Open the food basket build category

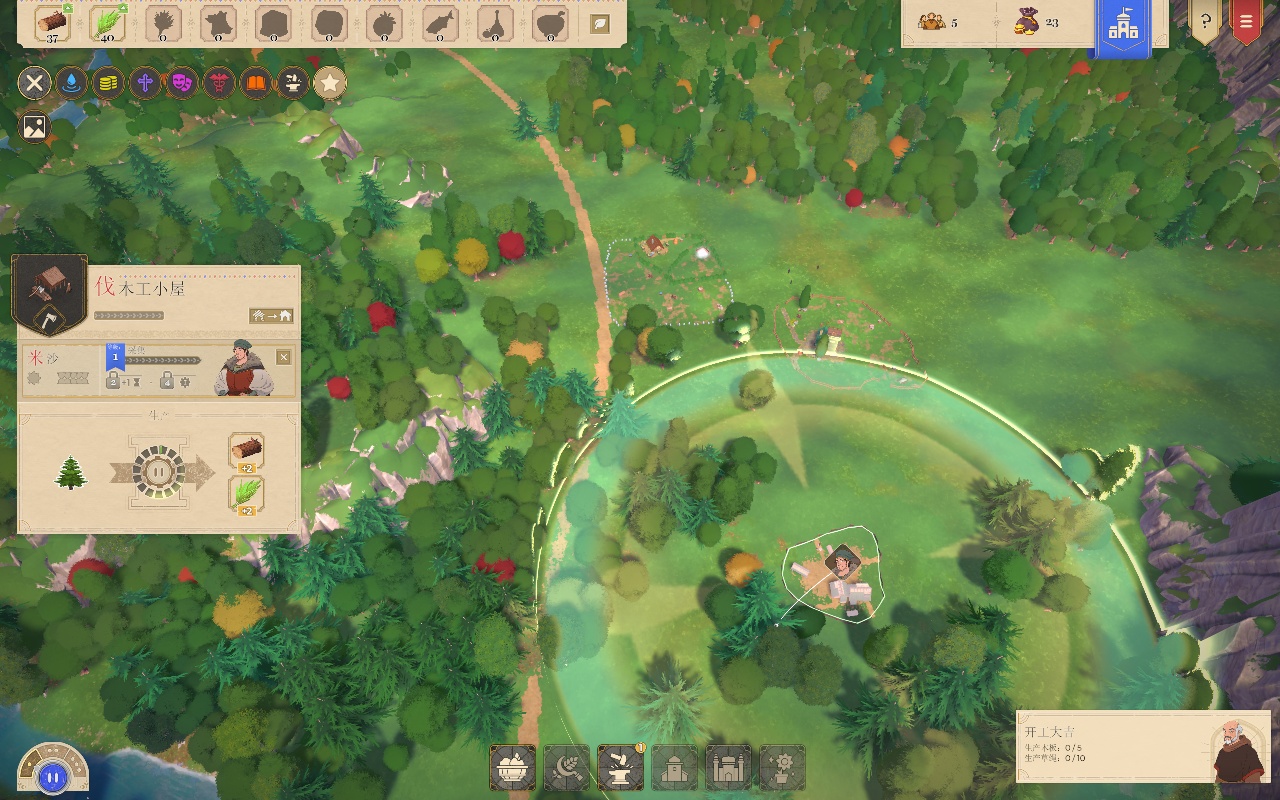pyautogui.click(x=513, y=768)
